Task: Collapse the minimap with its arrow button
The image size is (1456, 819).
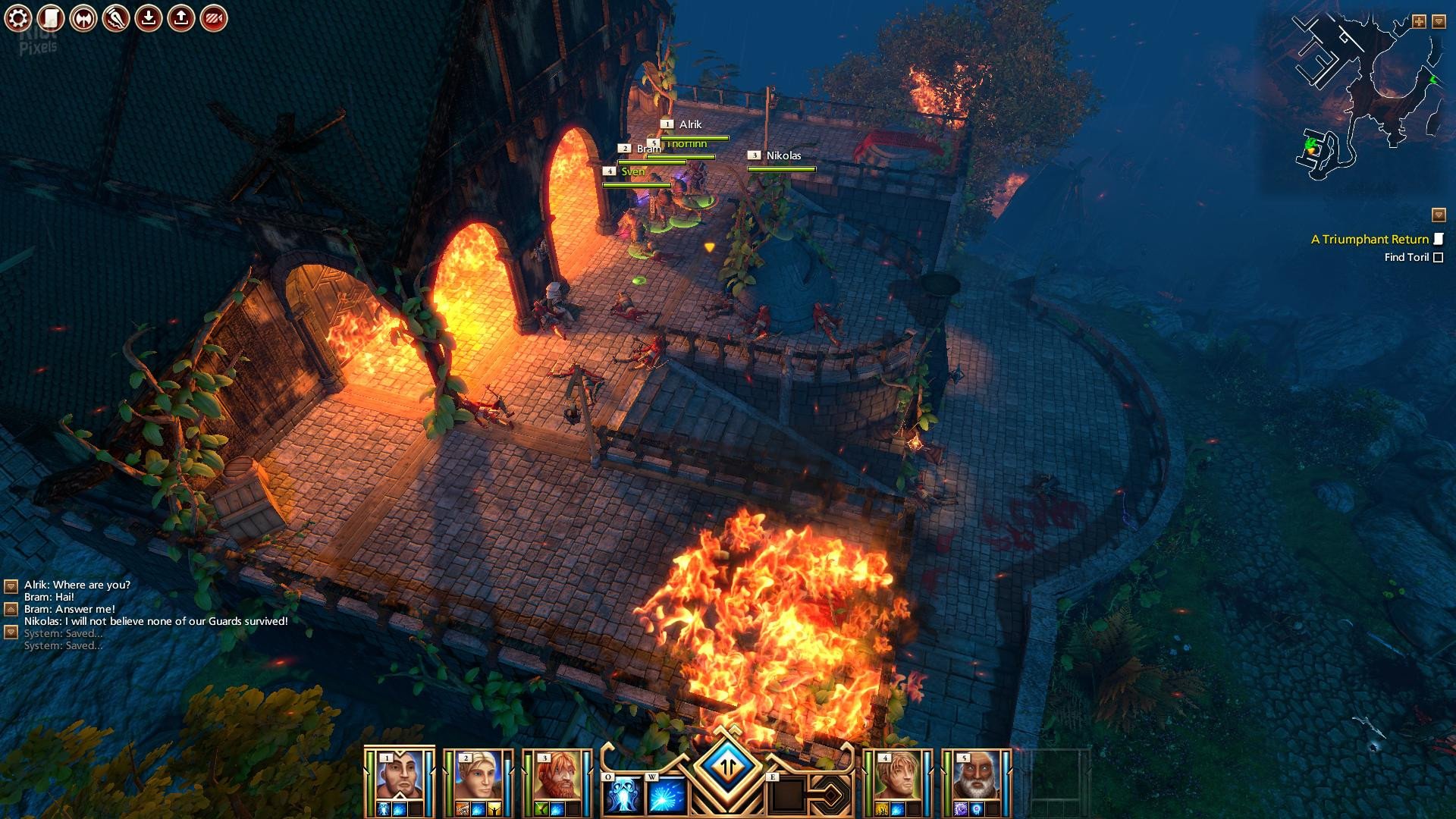Action: click(x=1439, y=22)
